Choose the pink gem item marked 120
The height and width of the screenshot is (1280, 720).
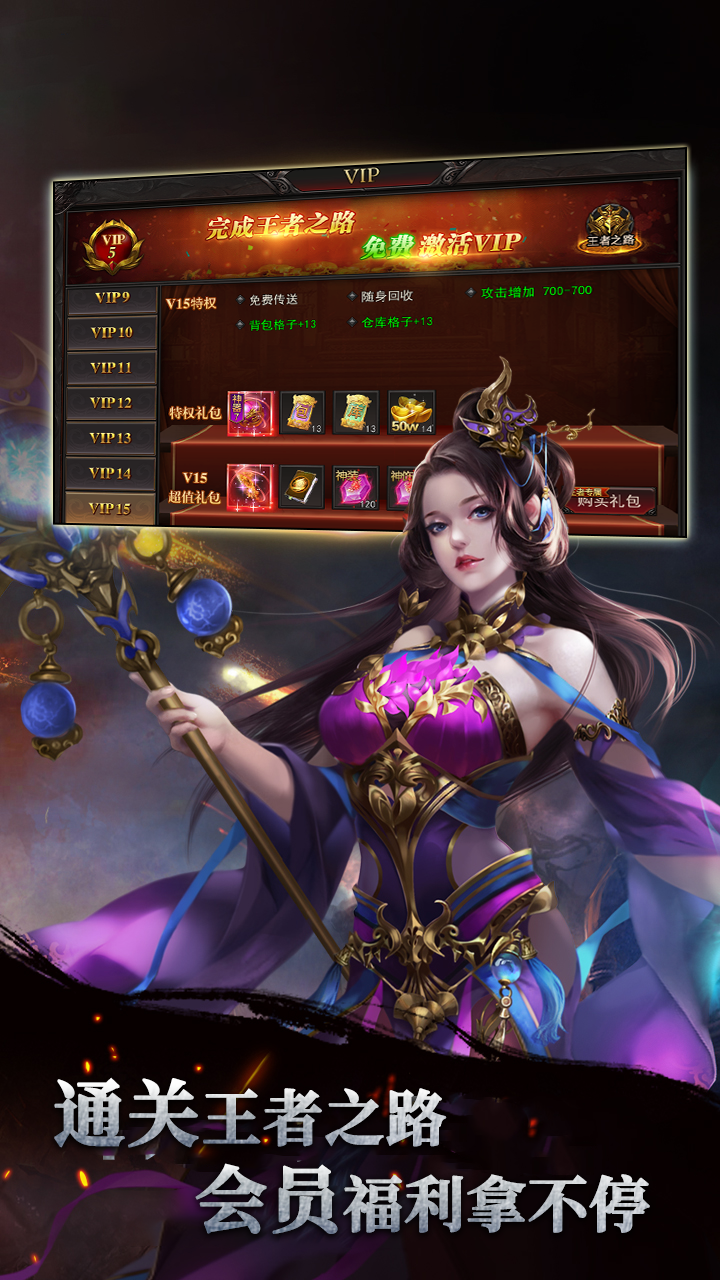pos(355,488)
